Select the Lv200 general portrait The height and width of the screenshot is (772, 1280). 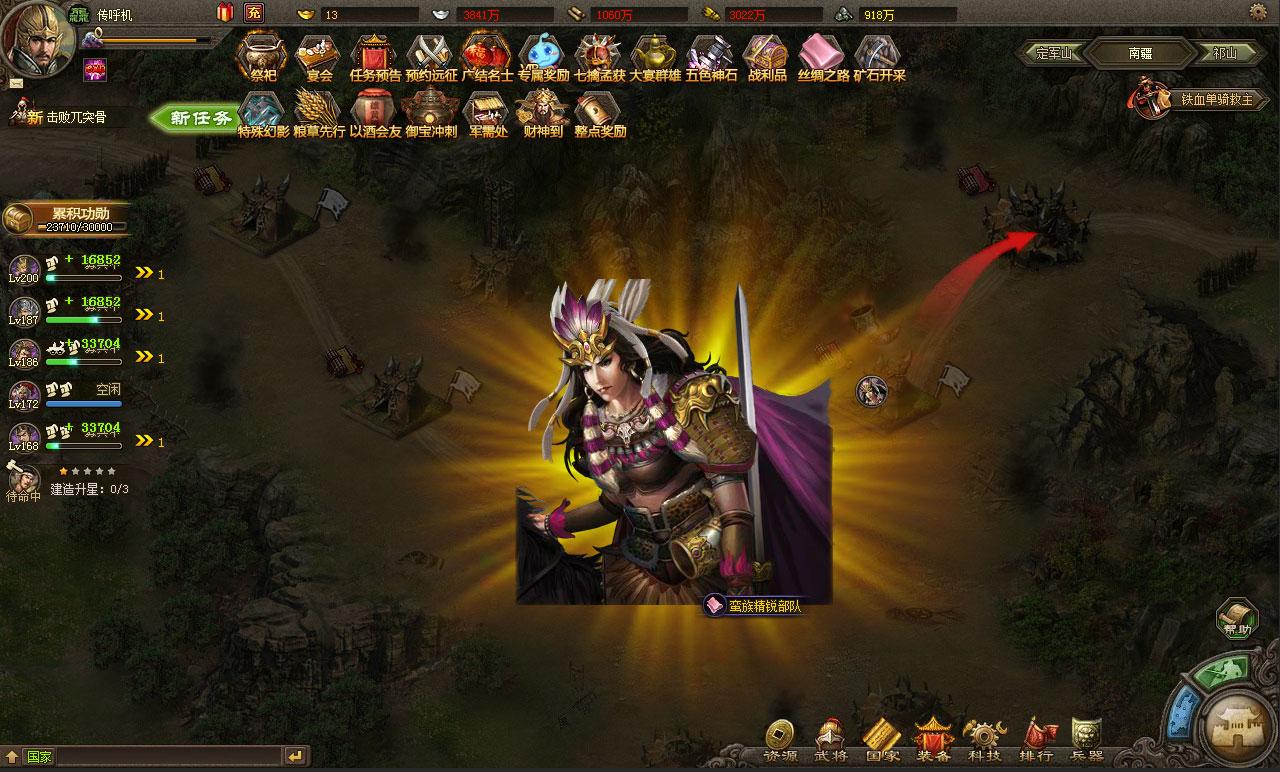[x=24, y=268]
